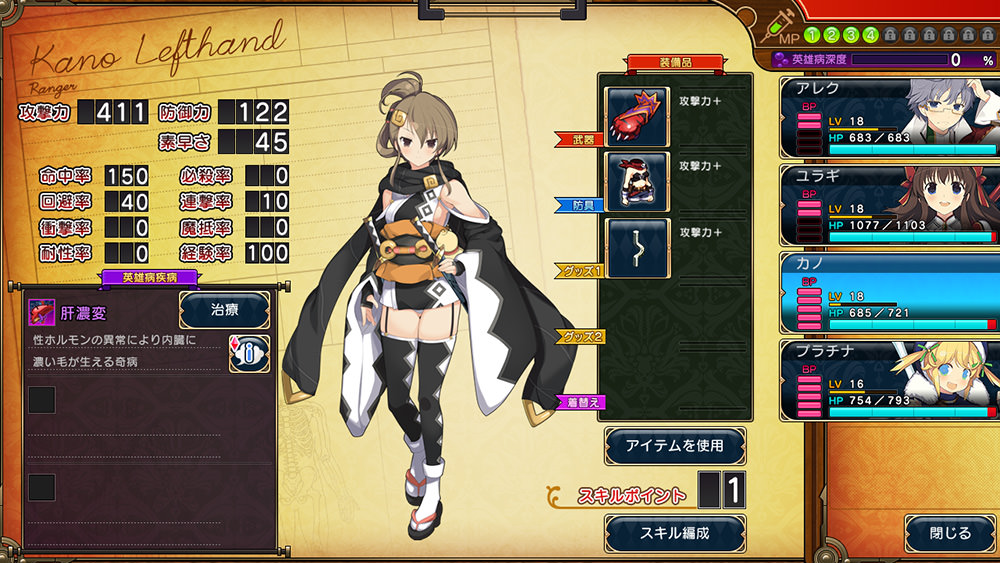This screenshot has height=563, width=1000.
Task: Select the armor equipment slot icon
Action: click(x=637, y=180)
